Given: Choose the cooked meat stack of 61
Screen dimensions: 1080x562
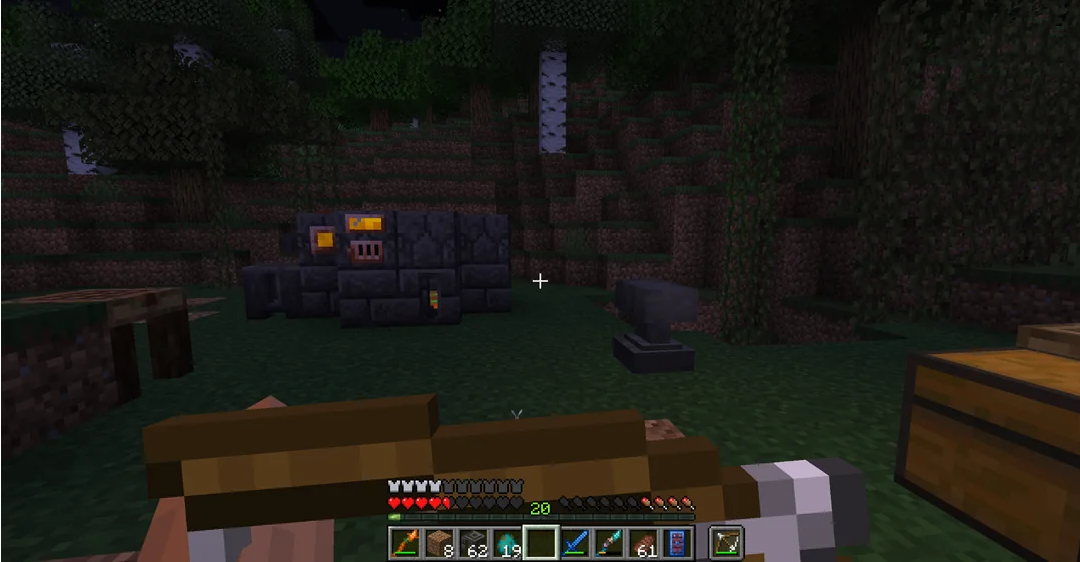Looking at the screenshot, I should (x=645, y=543).
